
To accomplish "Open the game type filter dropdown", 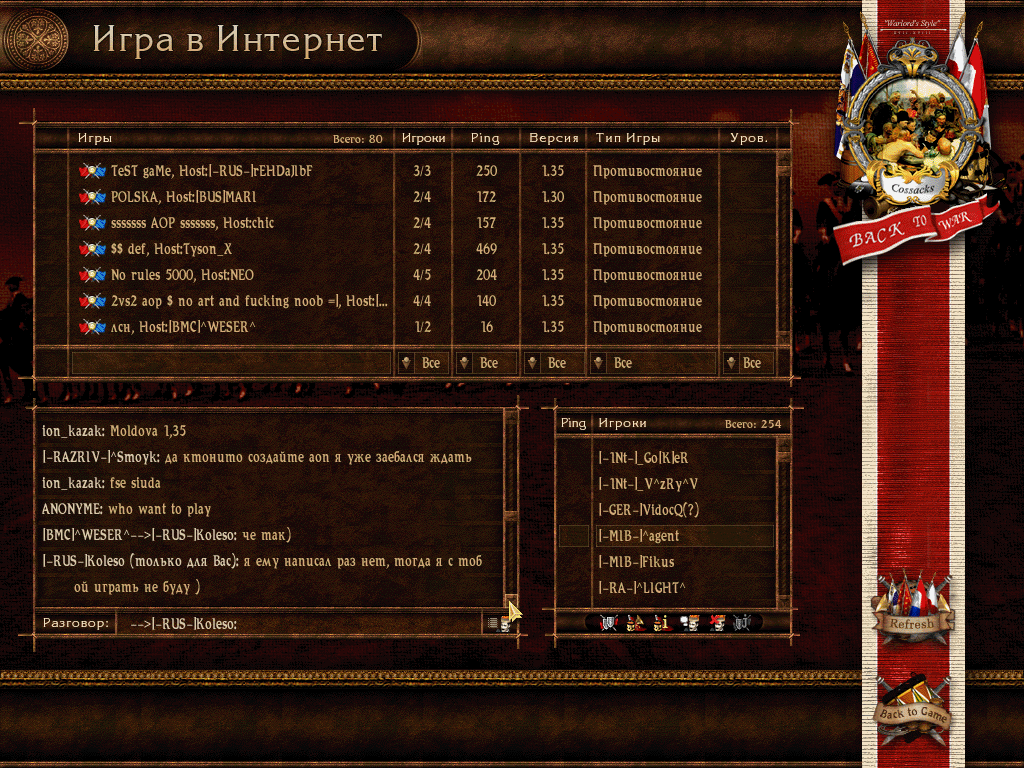I will pos(652,363).
